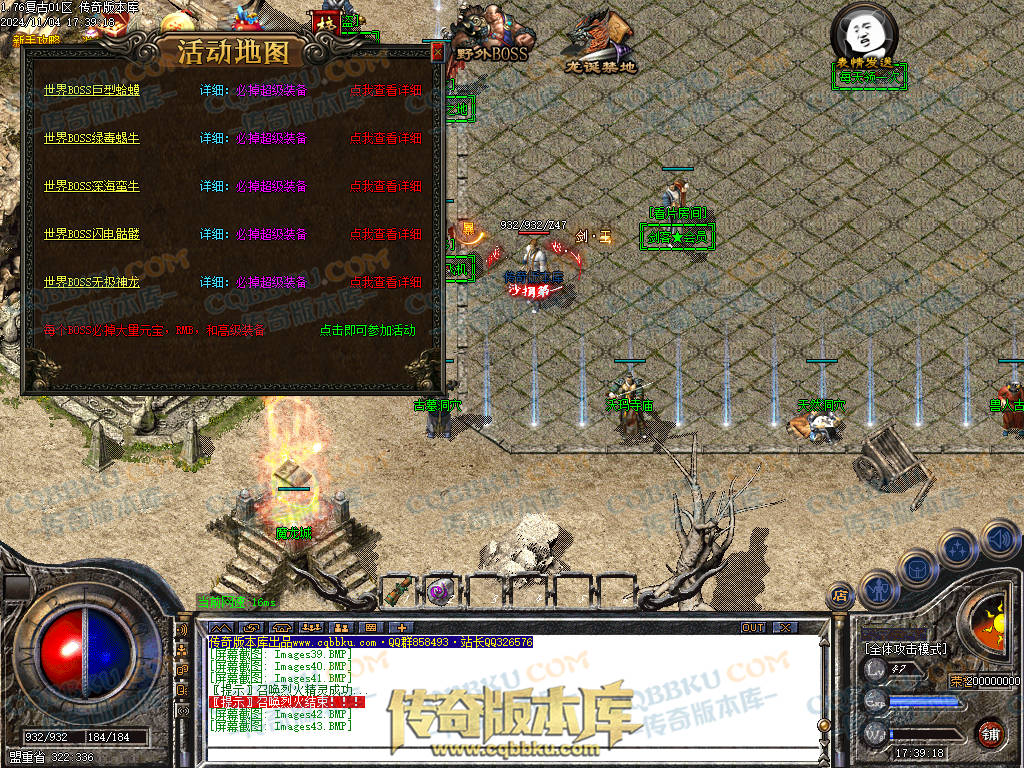View details (点我查看详细) for 巨型蛤蟆 row

pyautogui.click(x=386, y=90)
